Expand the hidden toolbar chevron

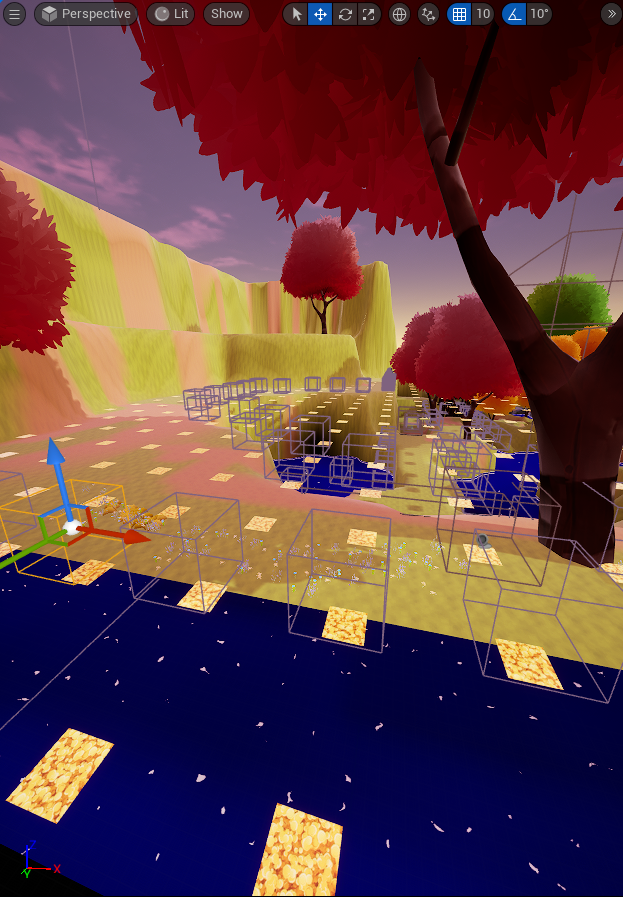pyautogui.click(x=611, y=14)
